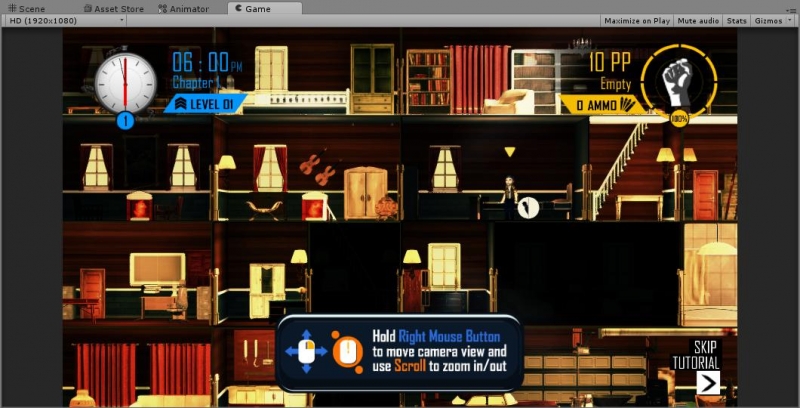The height and width of the screenshot is (408, 800).
Task: Open the HD resolution dropdown
Action: [64, 20]
